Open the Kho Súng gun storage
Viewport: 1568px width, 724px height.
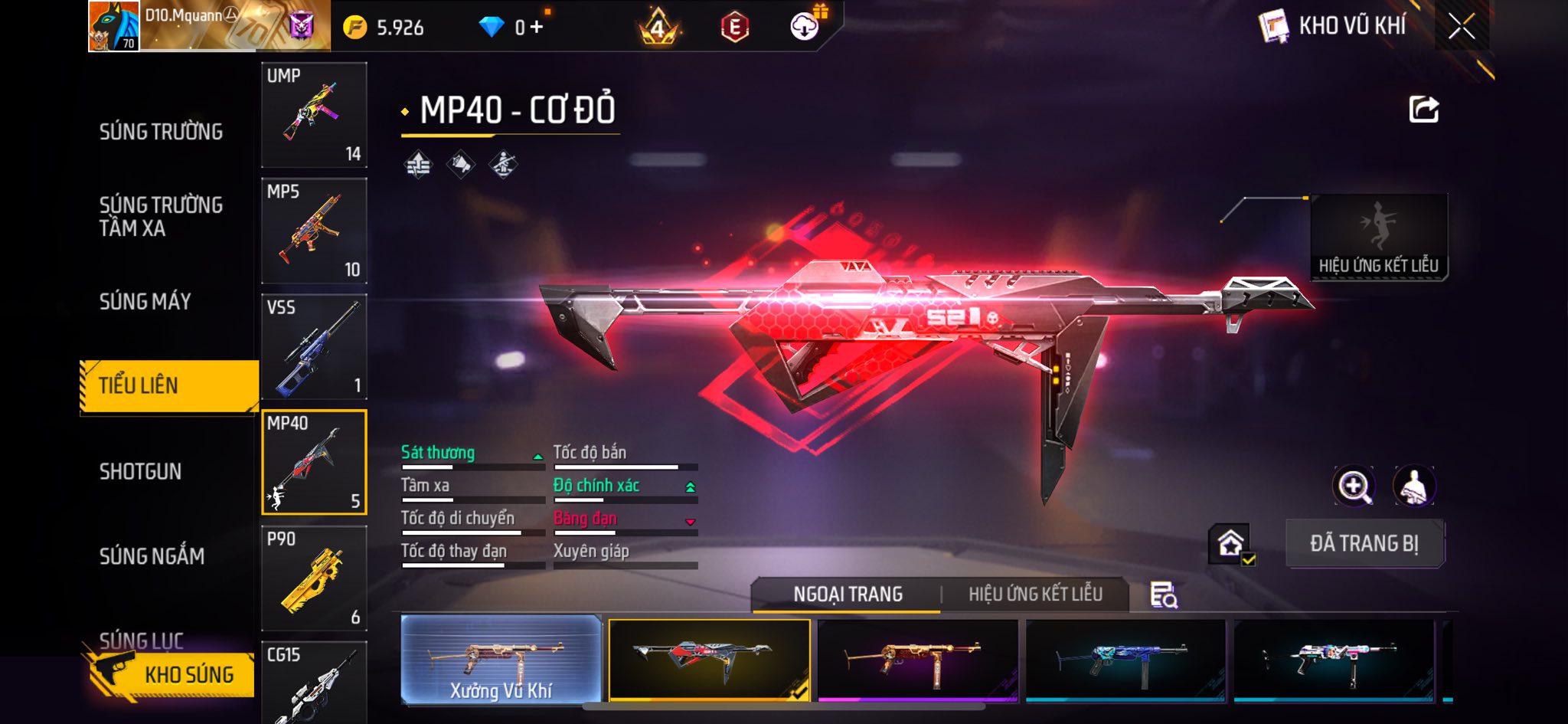point(170,674)
